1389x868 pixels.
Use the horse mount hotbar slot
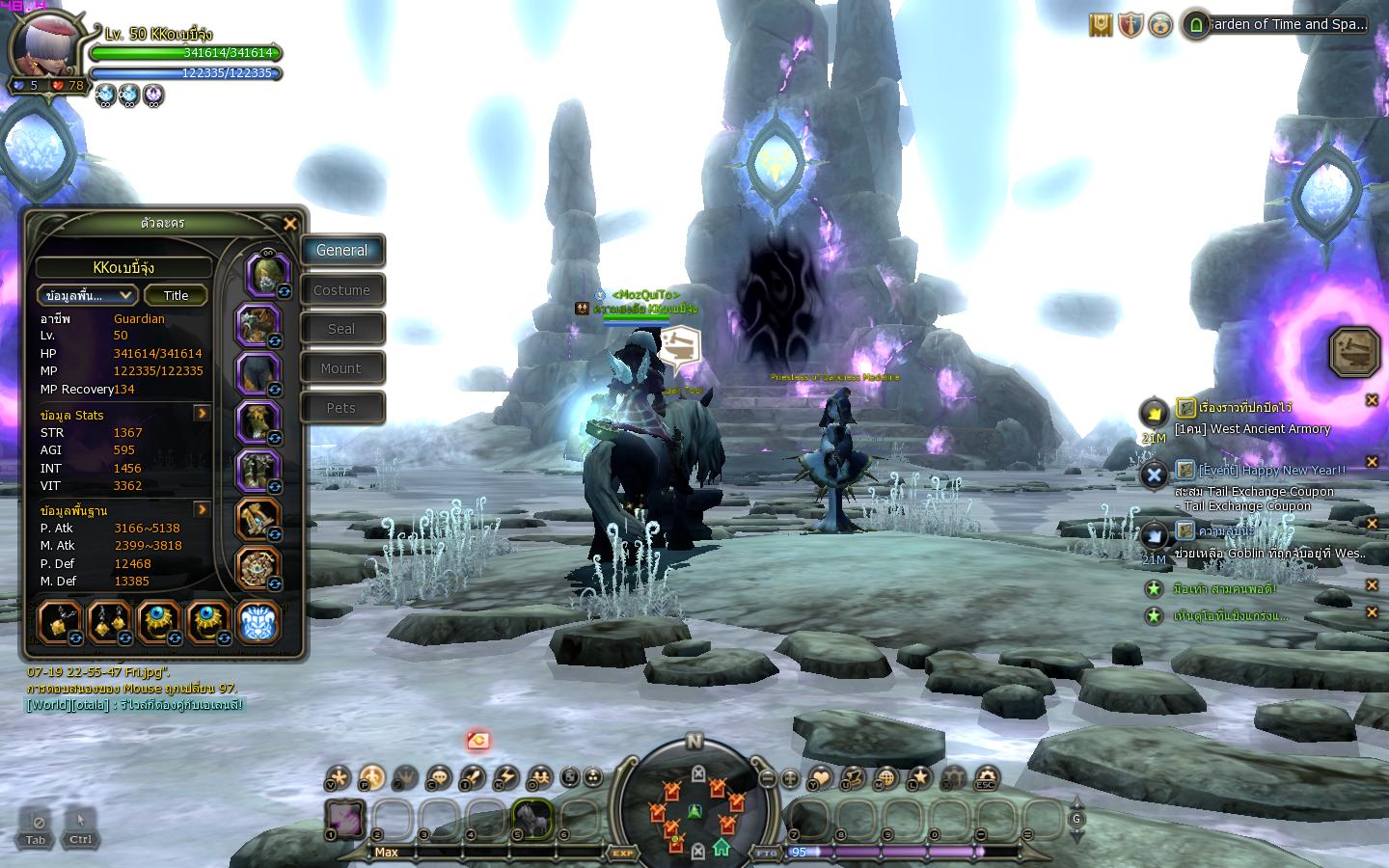531,819
